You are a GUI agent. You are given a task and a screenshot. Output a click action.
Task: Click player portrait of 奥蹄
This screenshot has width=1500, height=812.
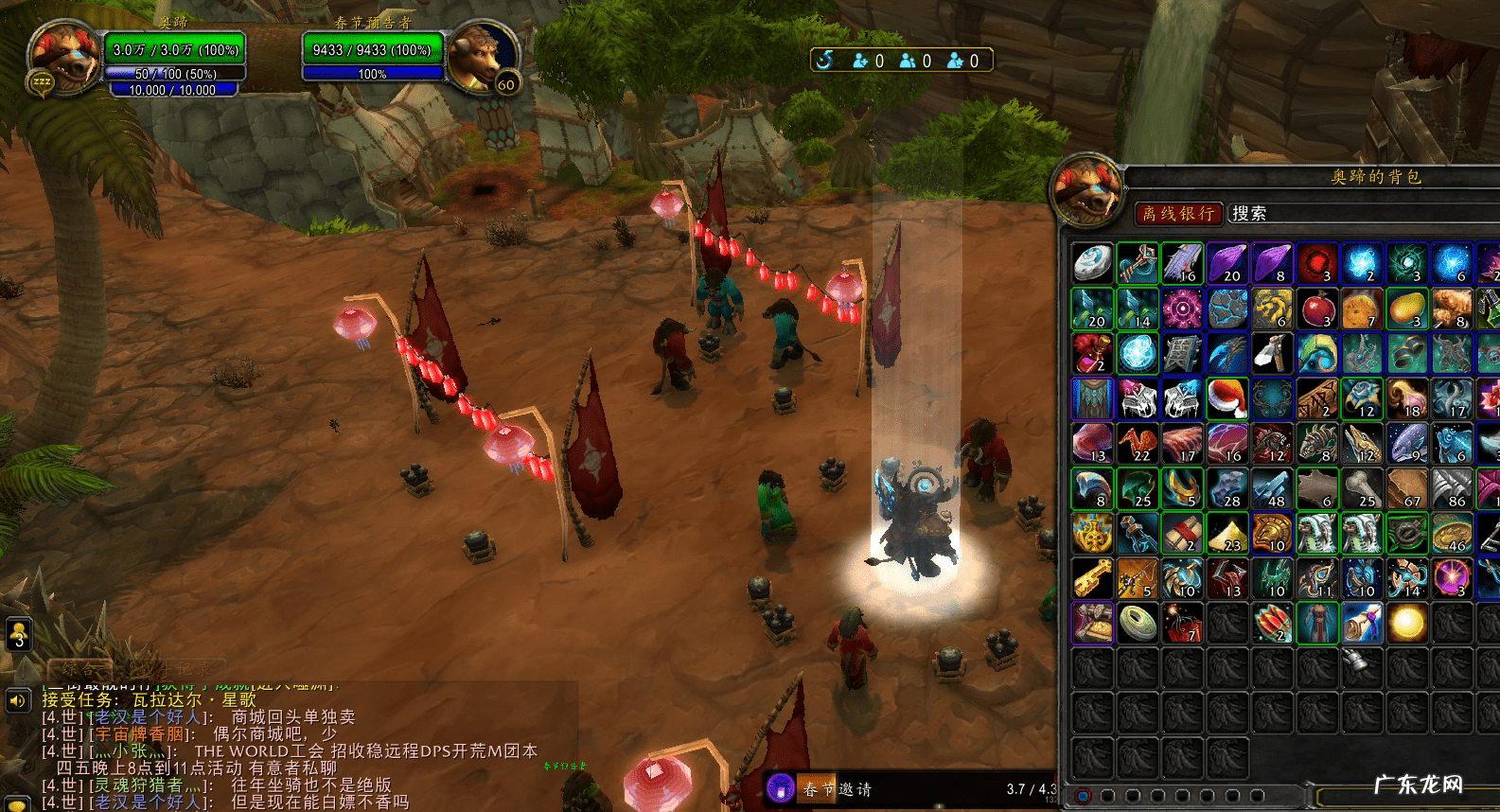63,57
